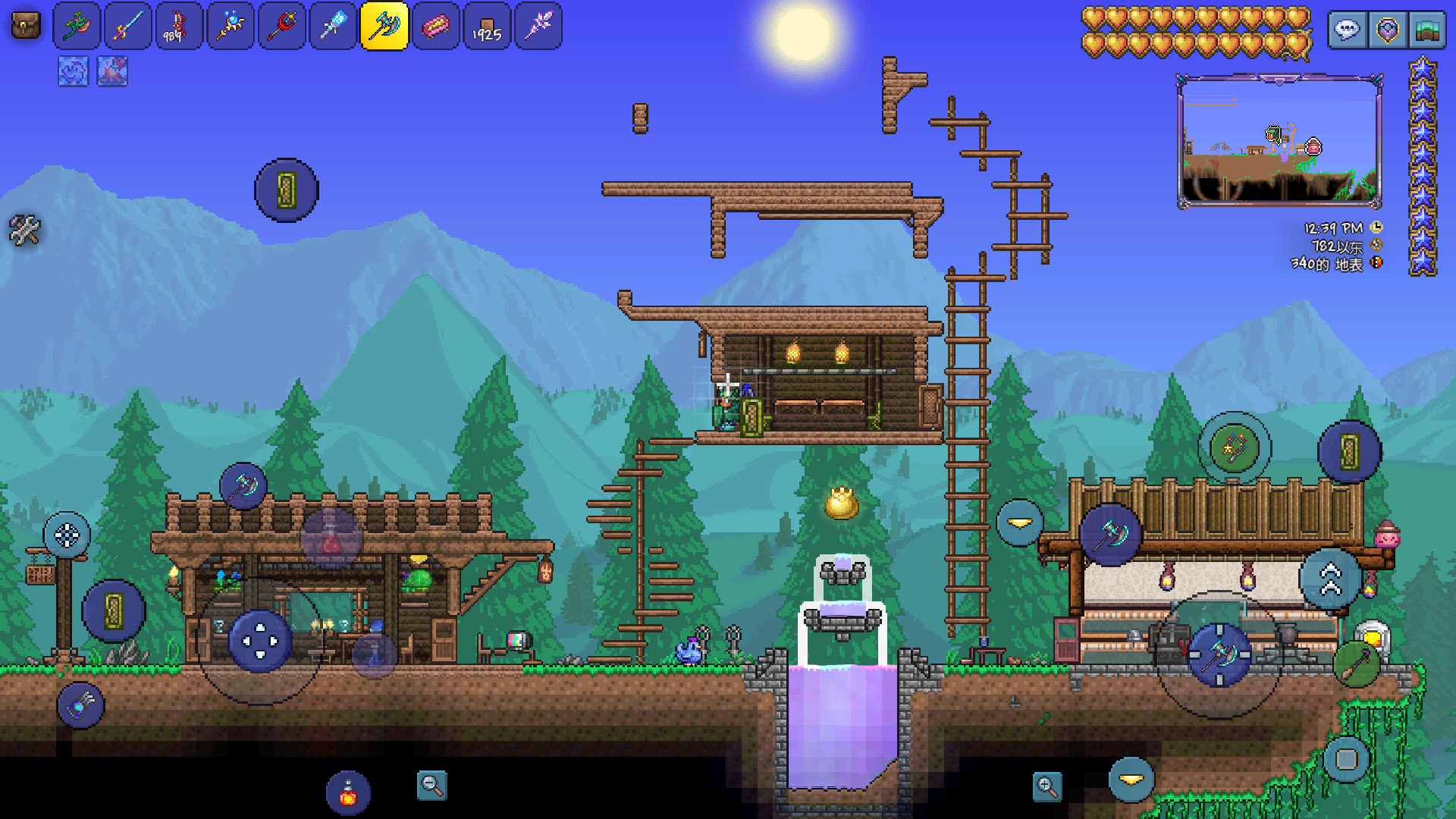The width and height of the screenshot is (1456, 819).
Task: Select the pink crystal spear slot
Action: pos(538,27)
